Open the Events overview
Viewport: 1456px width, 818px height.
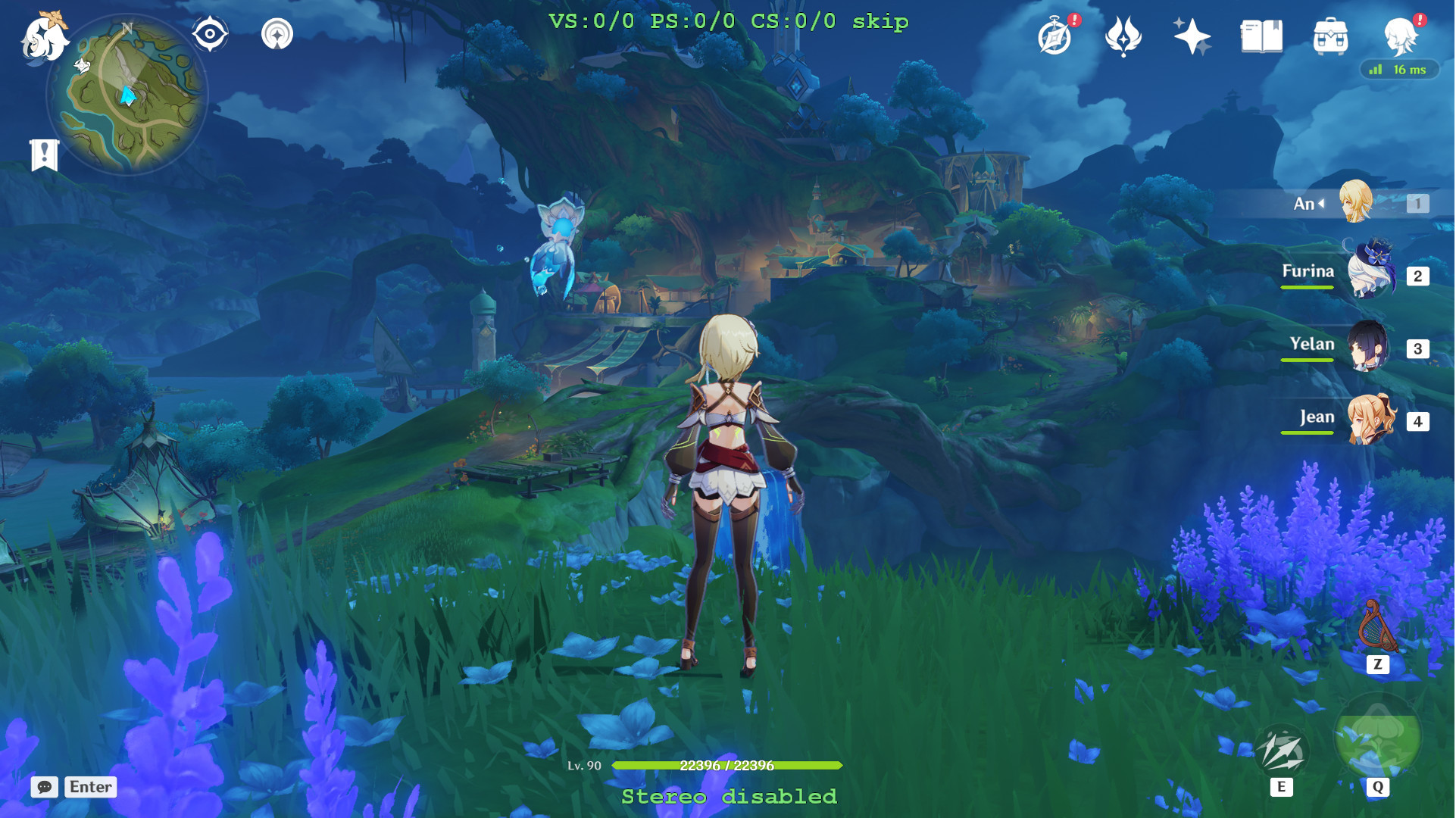pos(1125,36)
